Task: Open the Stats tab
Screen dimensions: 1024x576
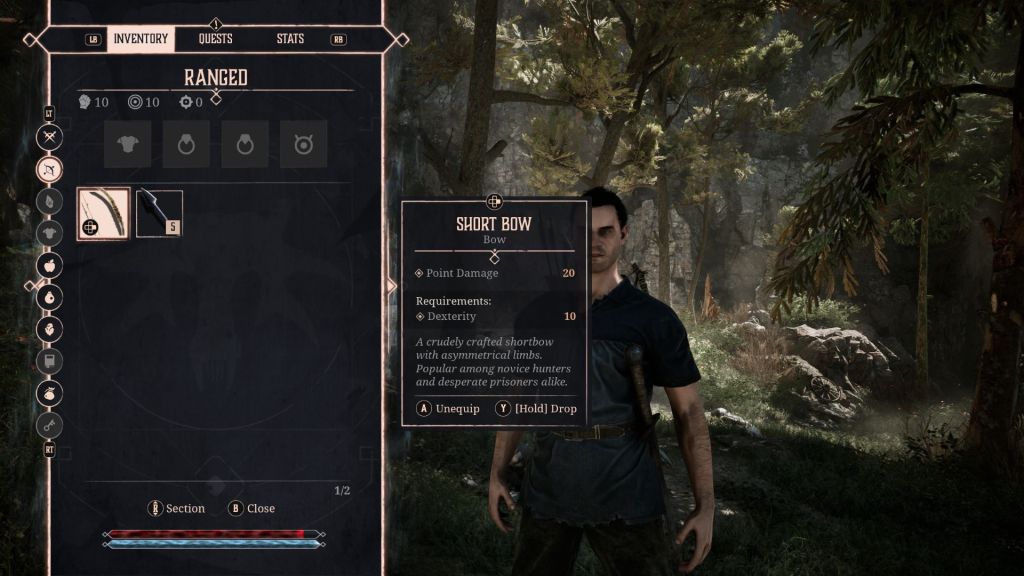Action: tap(291, 39)
